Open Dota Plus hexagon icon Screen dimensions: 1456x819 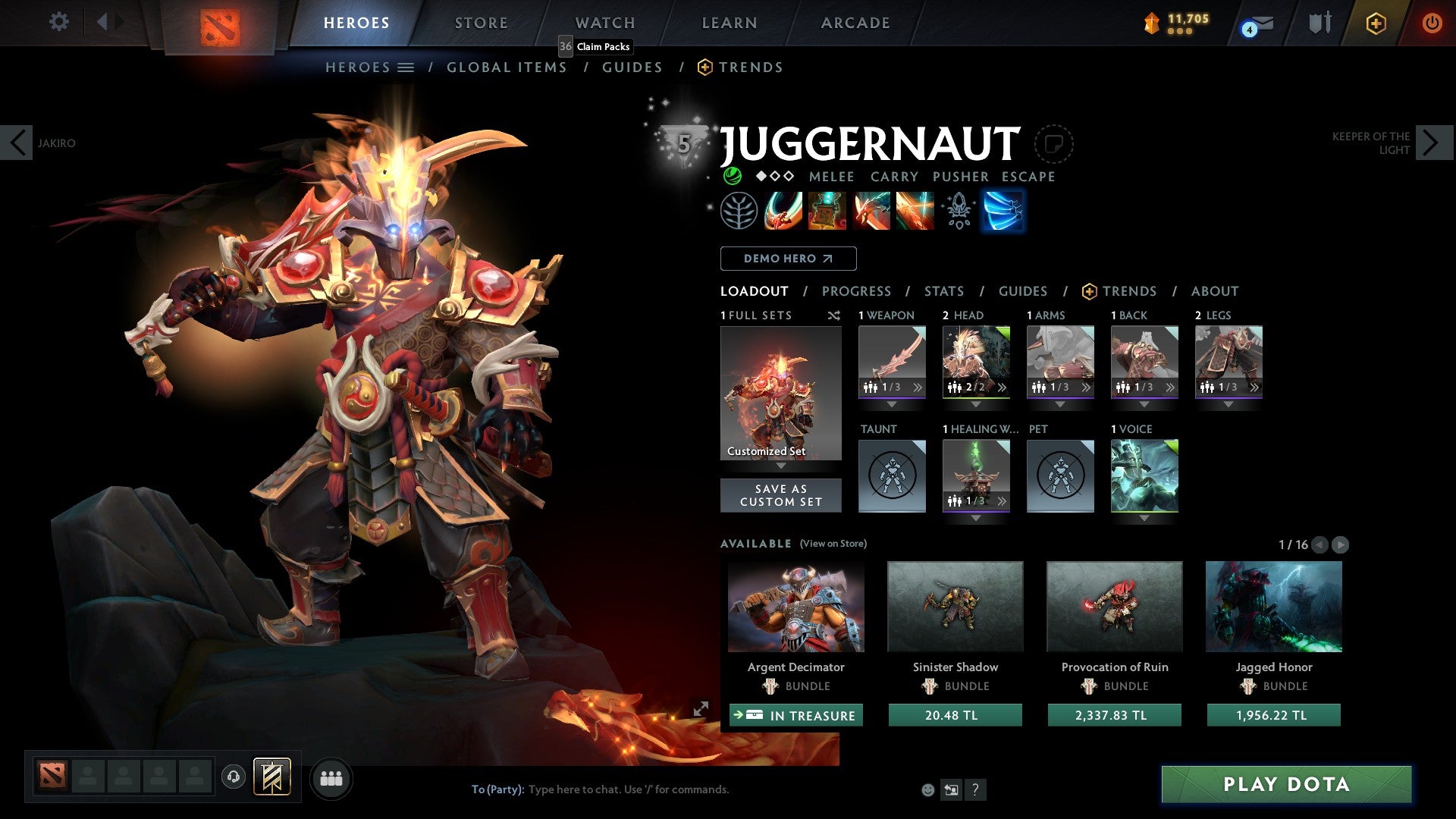(x=1376, y=23)
